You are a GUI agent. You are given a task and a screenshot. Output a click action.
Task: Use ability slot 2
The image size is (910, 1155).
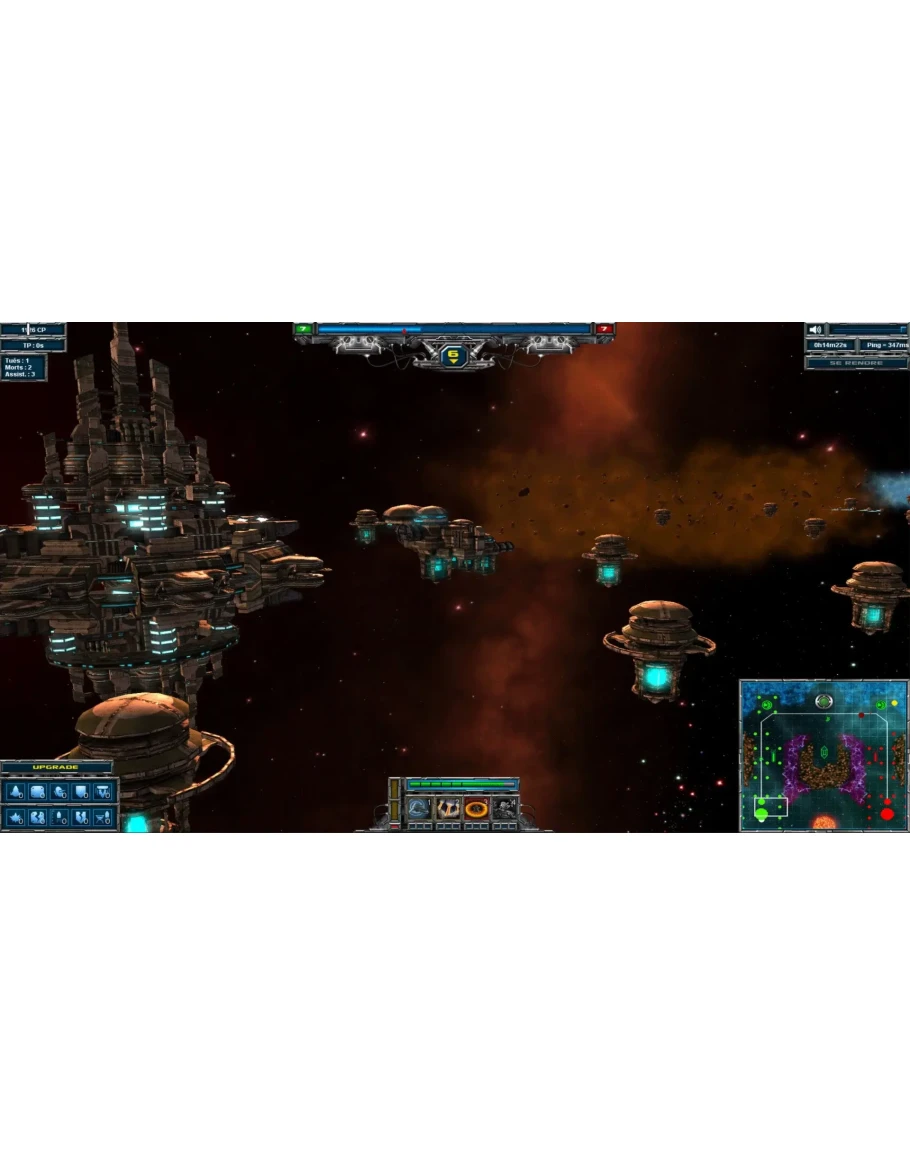[x=448, y=809]
